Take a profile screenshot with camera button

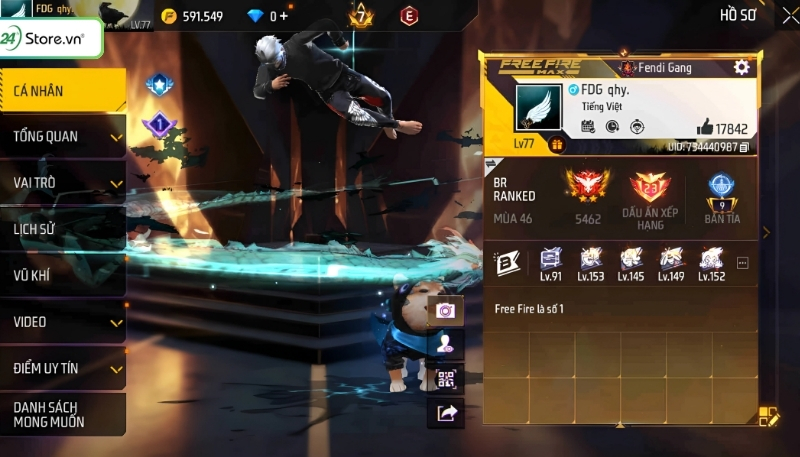pyautogui.click(x=445, y=310)
